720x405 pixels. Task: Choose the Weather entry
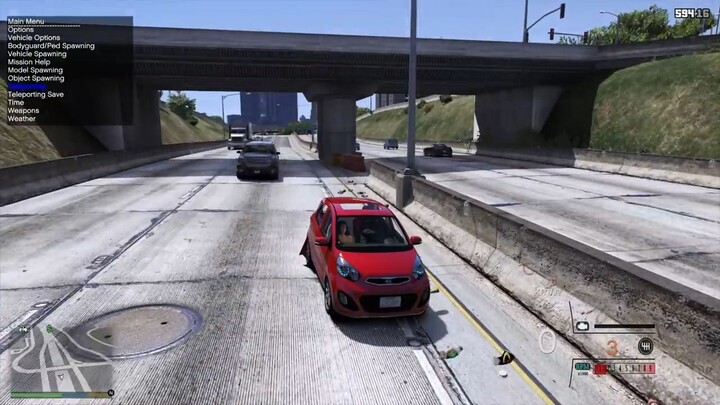pyautogui.click(x=22, y=118)
